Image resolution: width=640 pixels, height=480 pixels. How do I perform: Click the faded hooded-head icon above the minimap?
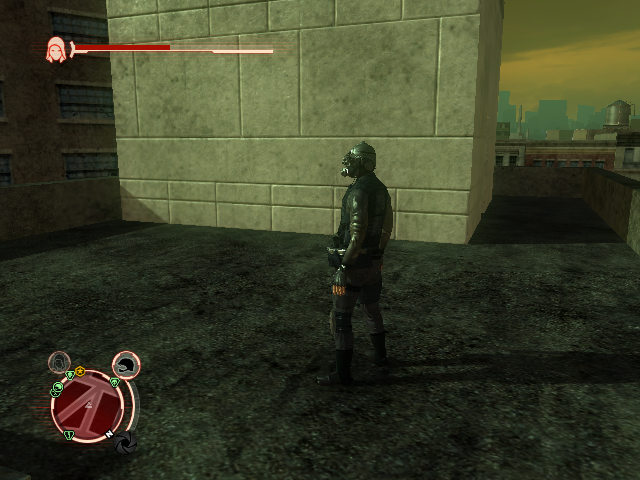[x=60, y=361]
